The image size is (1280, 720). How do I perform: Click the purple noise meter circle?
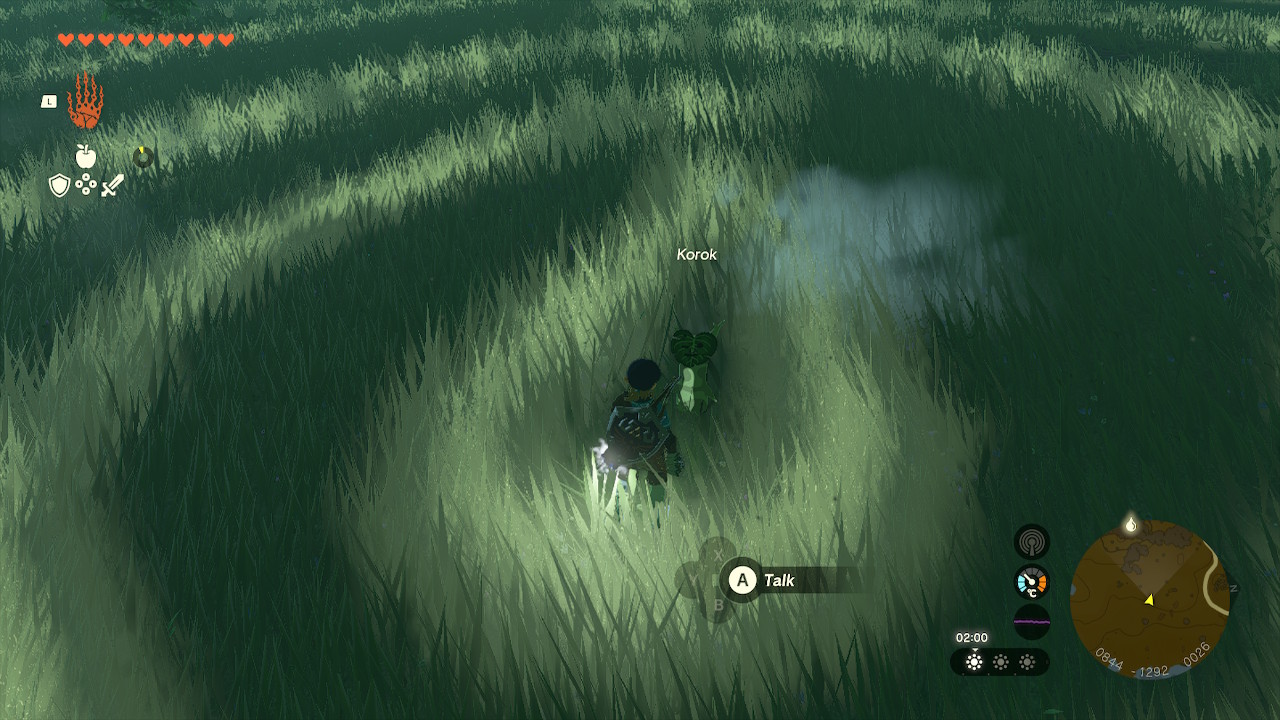(x=1032, y=622)
